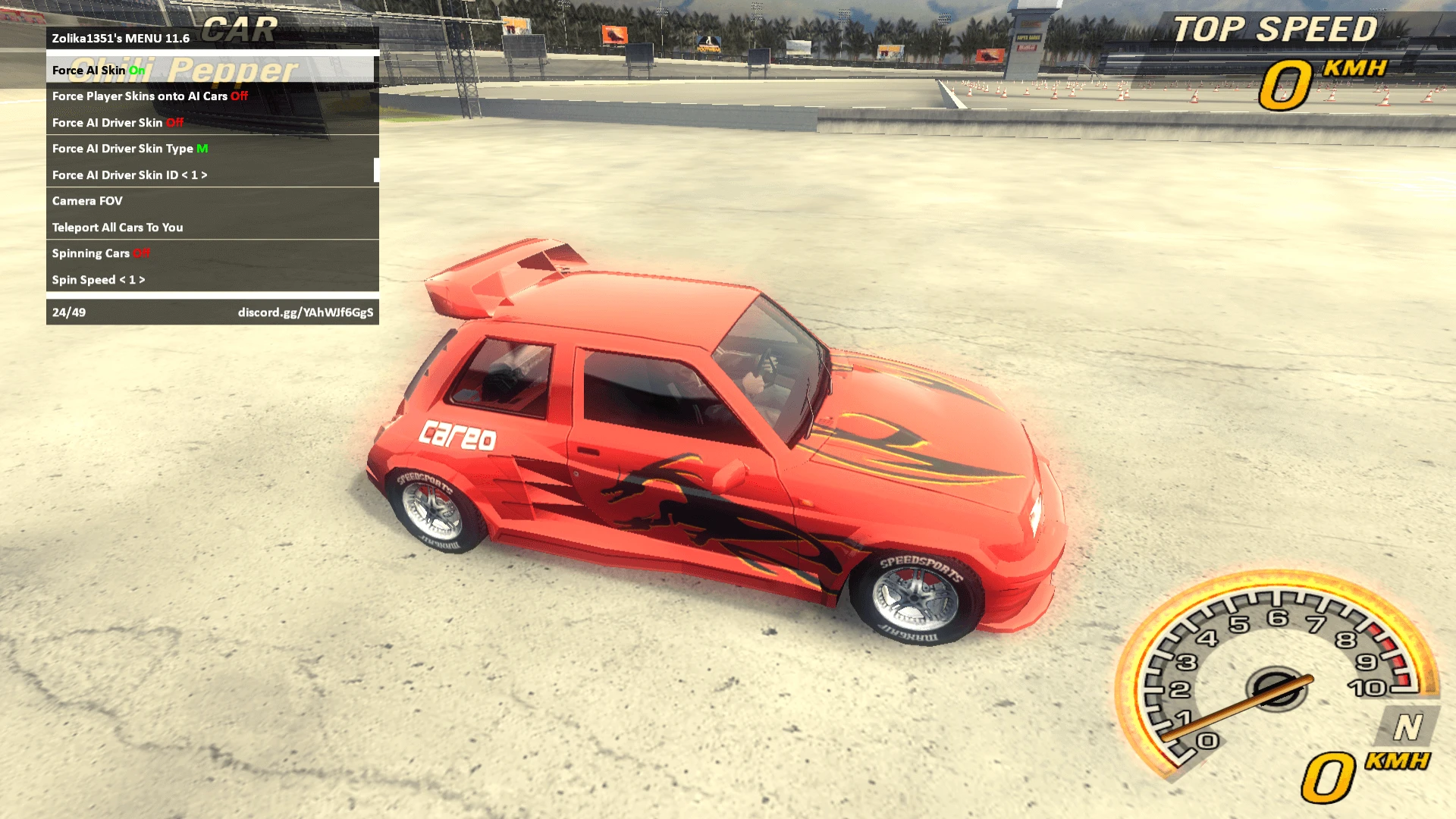Image resolution: width=1456 pixels, height=819 pixels.
Task: Click the 24/49 page counter
Action: [68, 312]
